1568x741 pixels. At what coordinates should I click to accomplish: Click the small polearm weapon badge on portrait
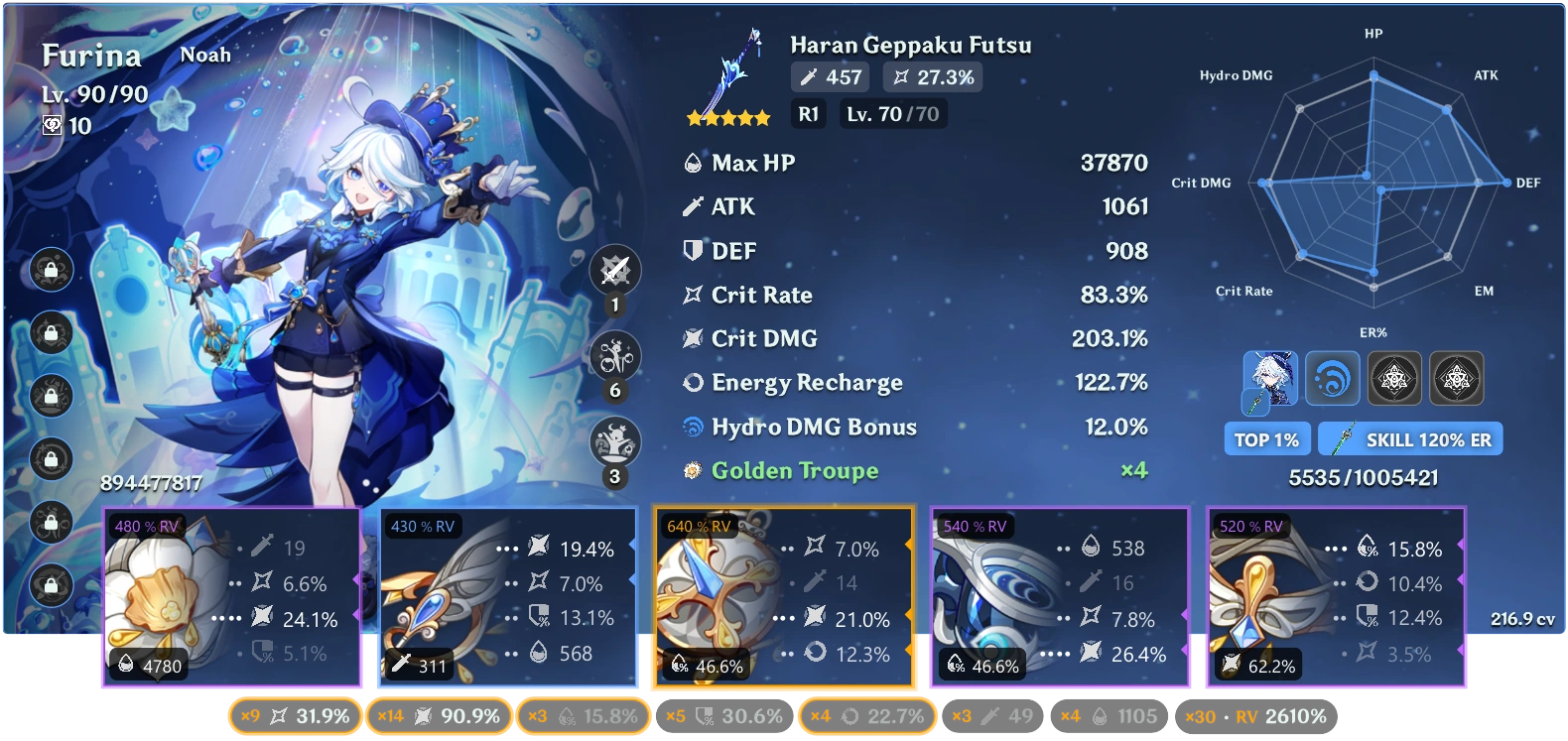[1256, 401]
